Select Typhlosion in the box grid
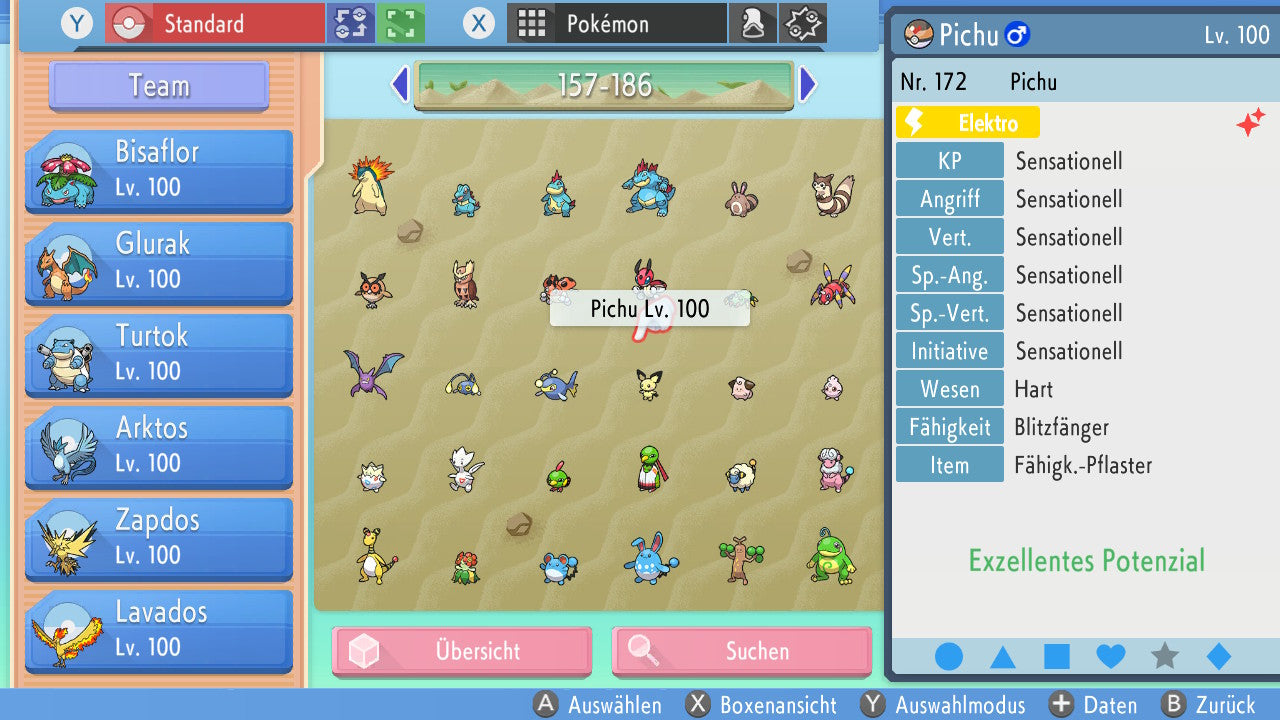This screenshot has width=1280, height=720. coord(368,185)
